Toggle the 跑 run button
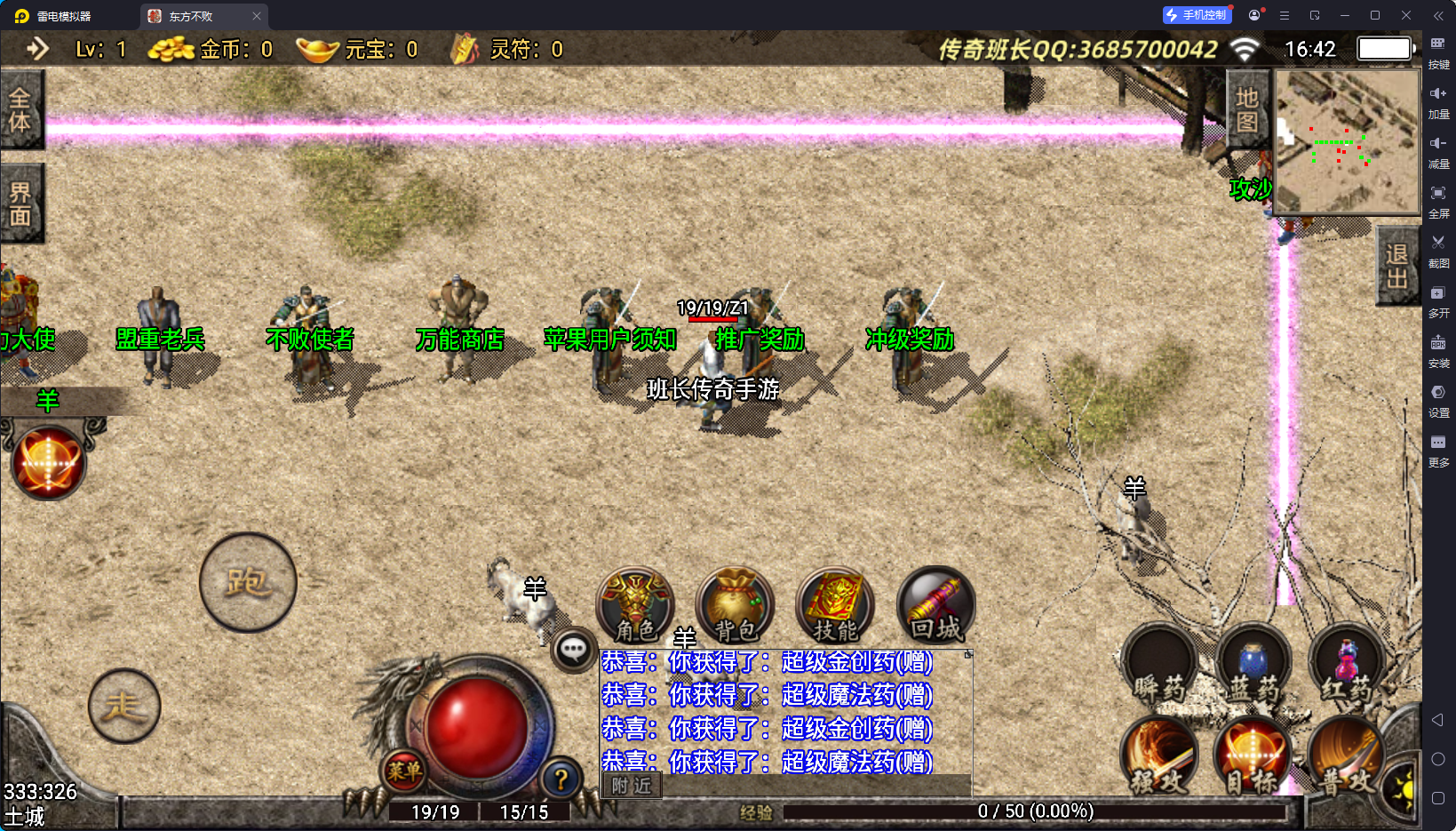This screenshot has height=831, width=1456. 248,582
